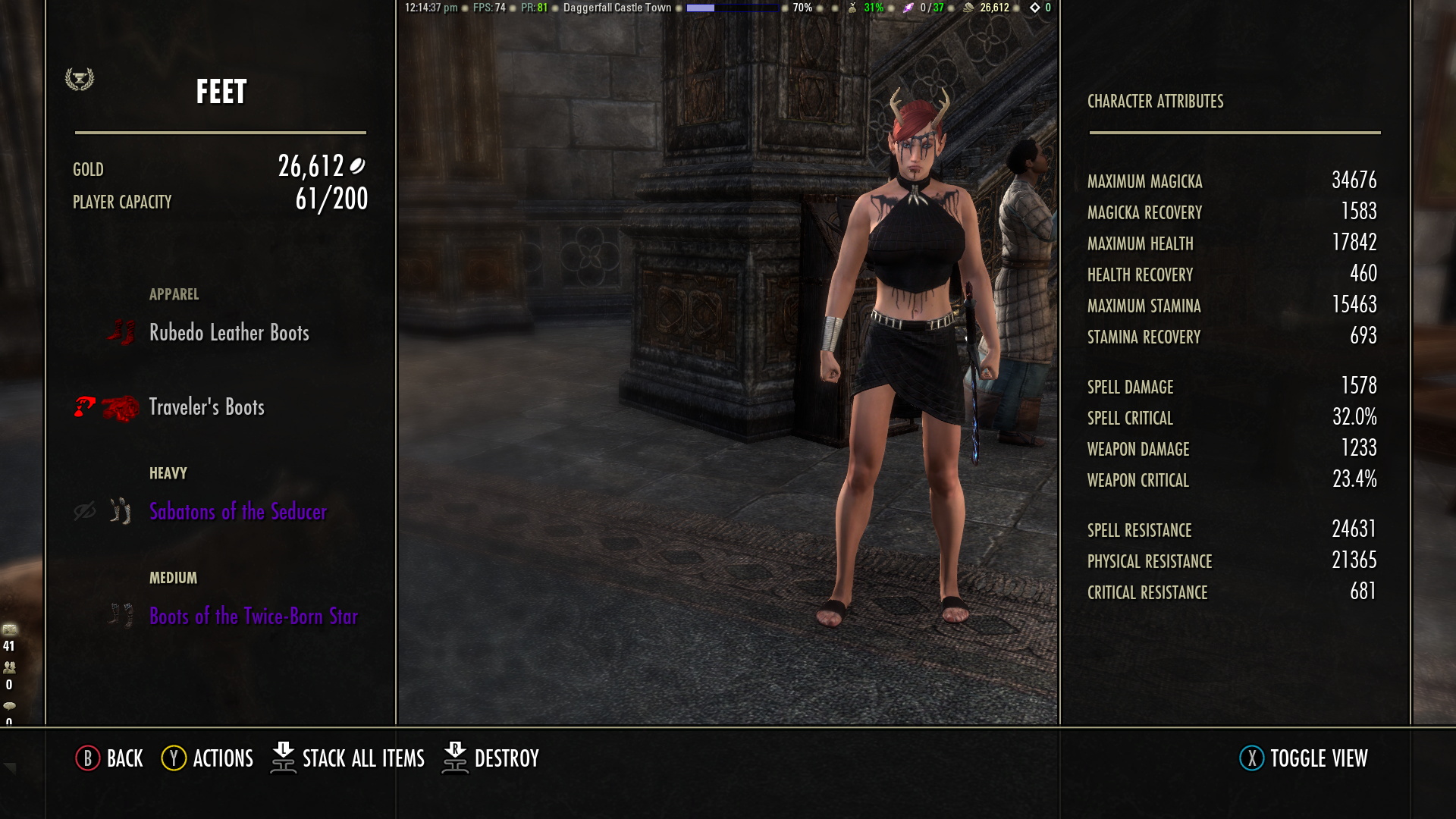This screenshot has height=819, width=1456.
Task: Destroy the selected item
Action: 491,758
